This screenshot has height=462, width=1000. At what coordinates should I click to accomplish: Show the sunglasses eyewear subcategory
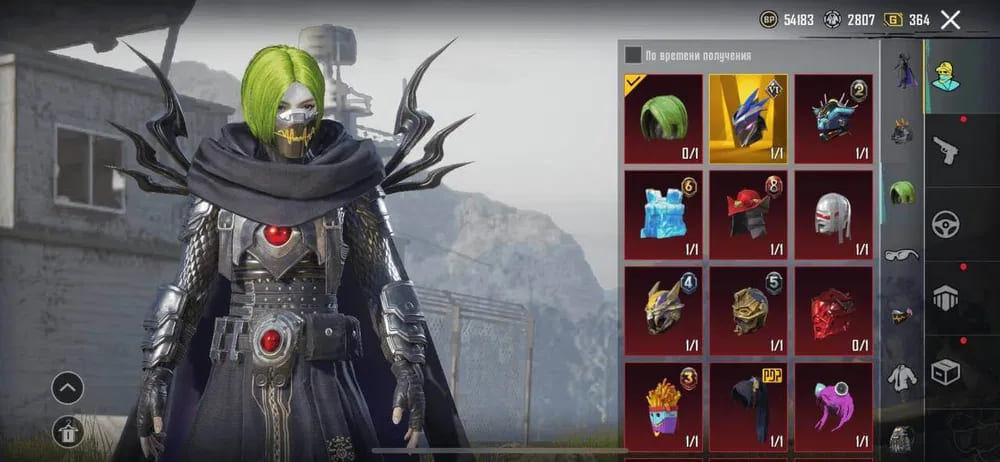(x=902, y=254)
